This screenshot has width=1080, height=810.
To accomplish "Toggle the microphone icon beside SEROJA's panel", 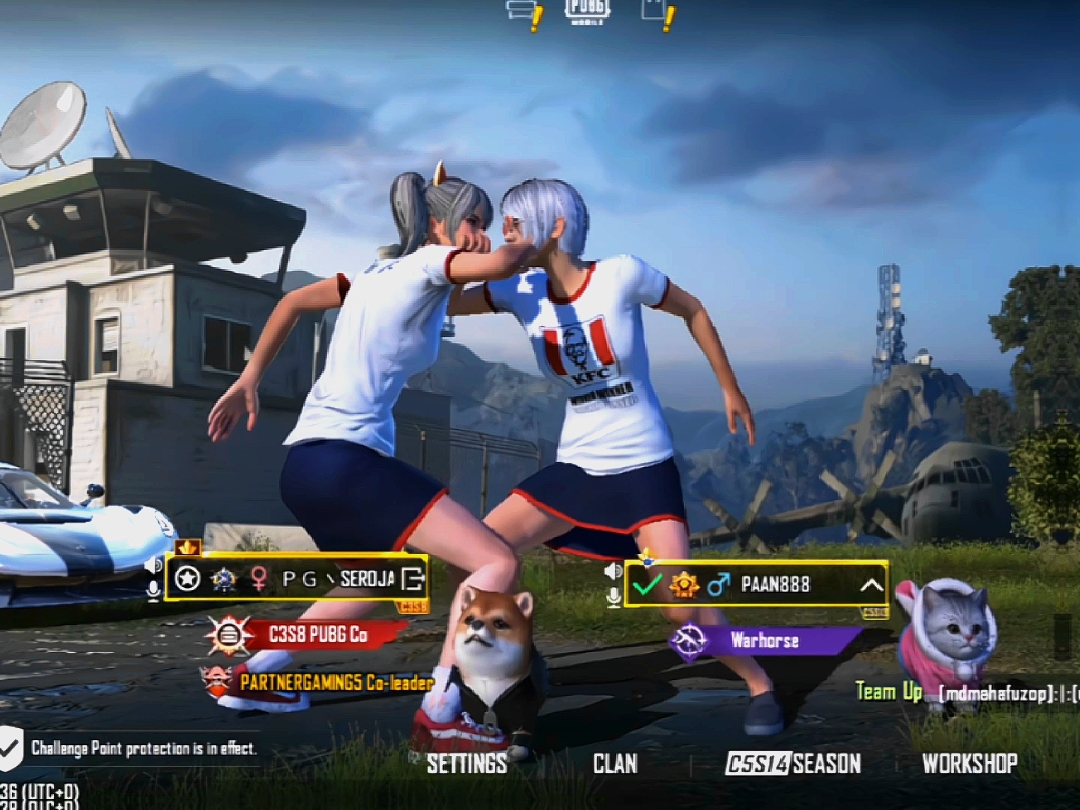I will click(x=153, y=591).
